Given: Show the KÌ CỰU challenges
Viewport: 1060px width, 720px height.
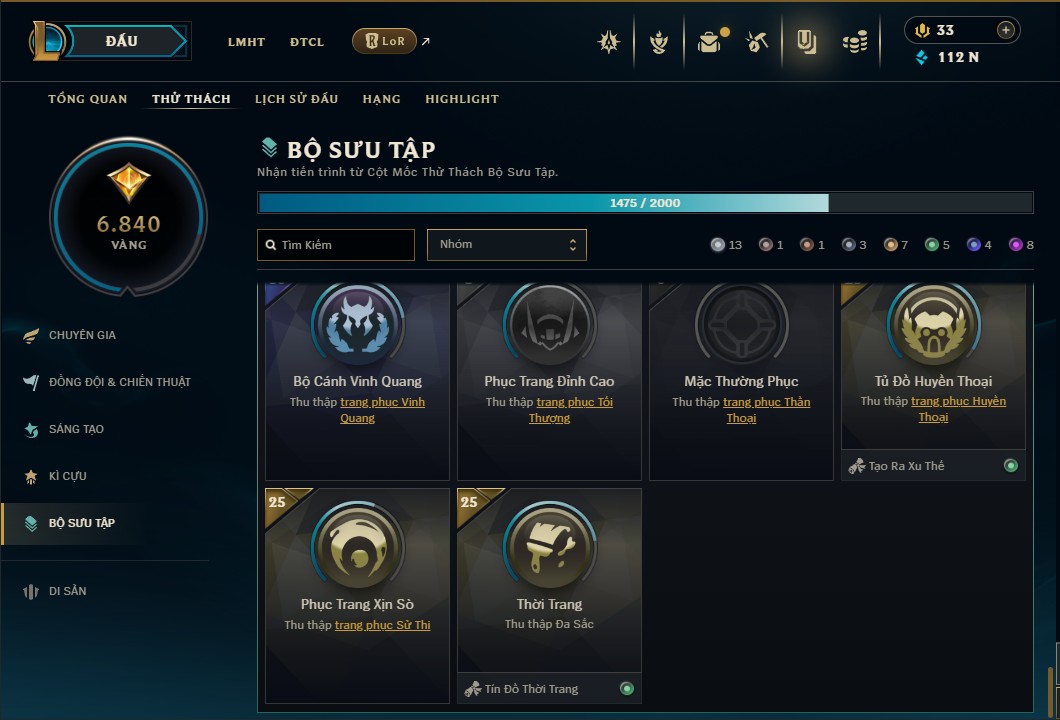Looking at the screenshot, I should coord(68,476).
